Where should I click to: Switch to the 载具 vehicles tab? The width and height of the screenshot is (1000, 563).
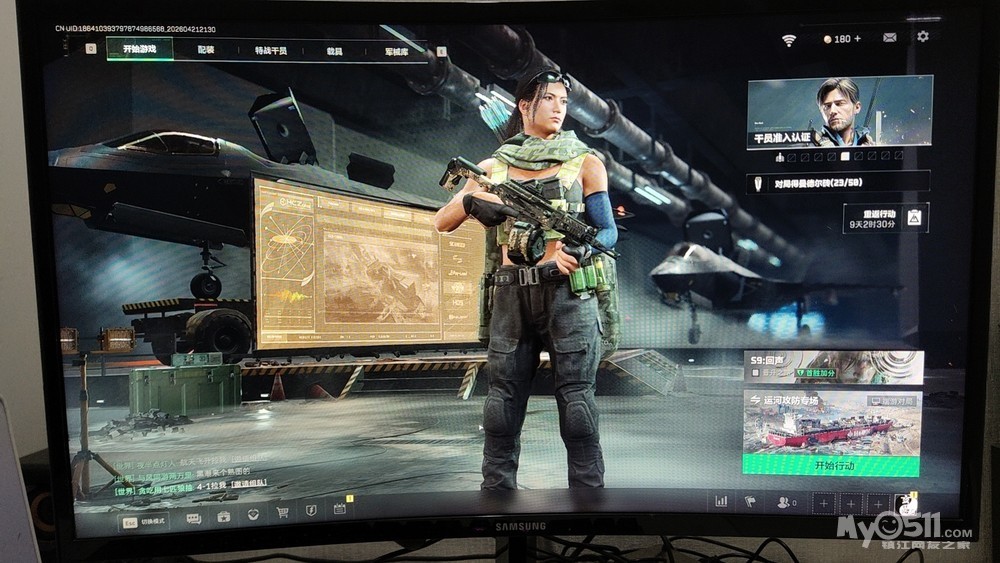pos(334,50)
